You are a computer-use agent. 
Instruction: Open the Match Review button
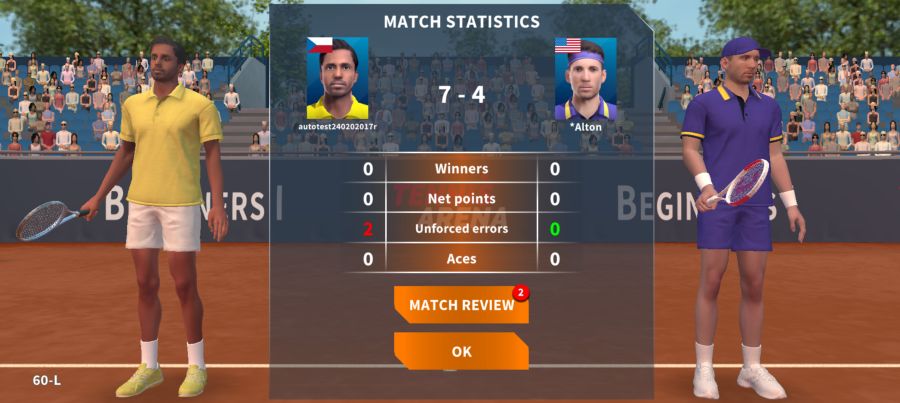point(461,305)
